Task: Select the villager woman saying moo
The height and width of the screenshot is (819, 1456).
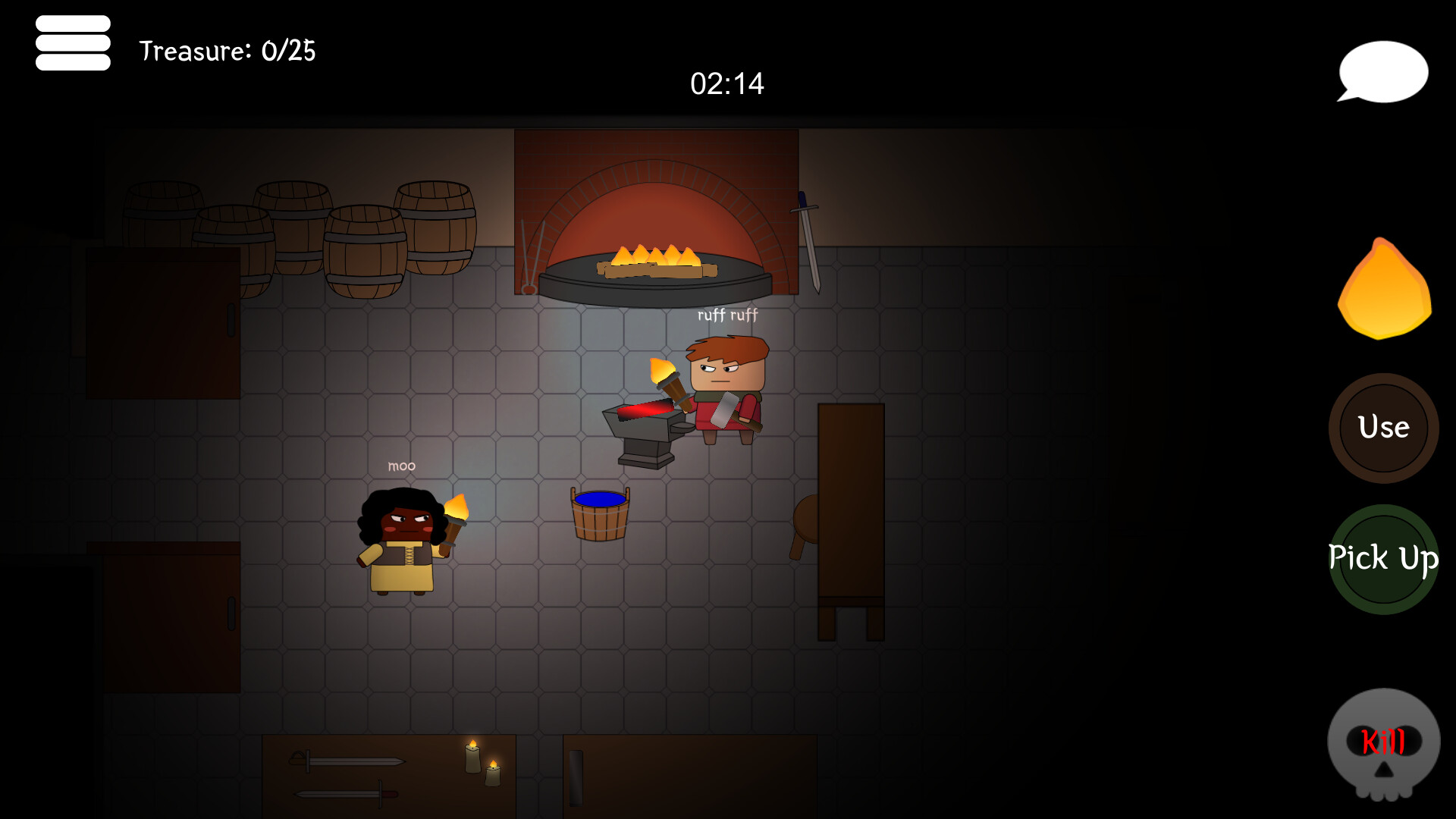Action: click(x=400, y=538)
